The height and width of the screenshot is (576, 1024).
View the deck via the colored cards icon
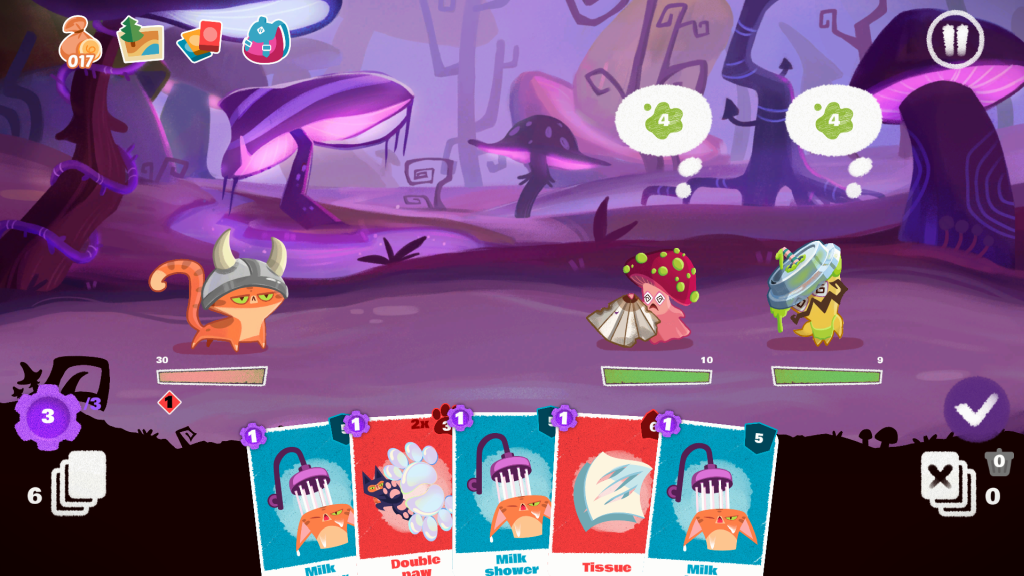click(x=200, y=41)
